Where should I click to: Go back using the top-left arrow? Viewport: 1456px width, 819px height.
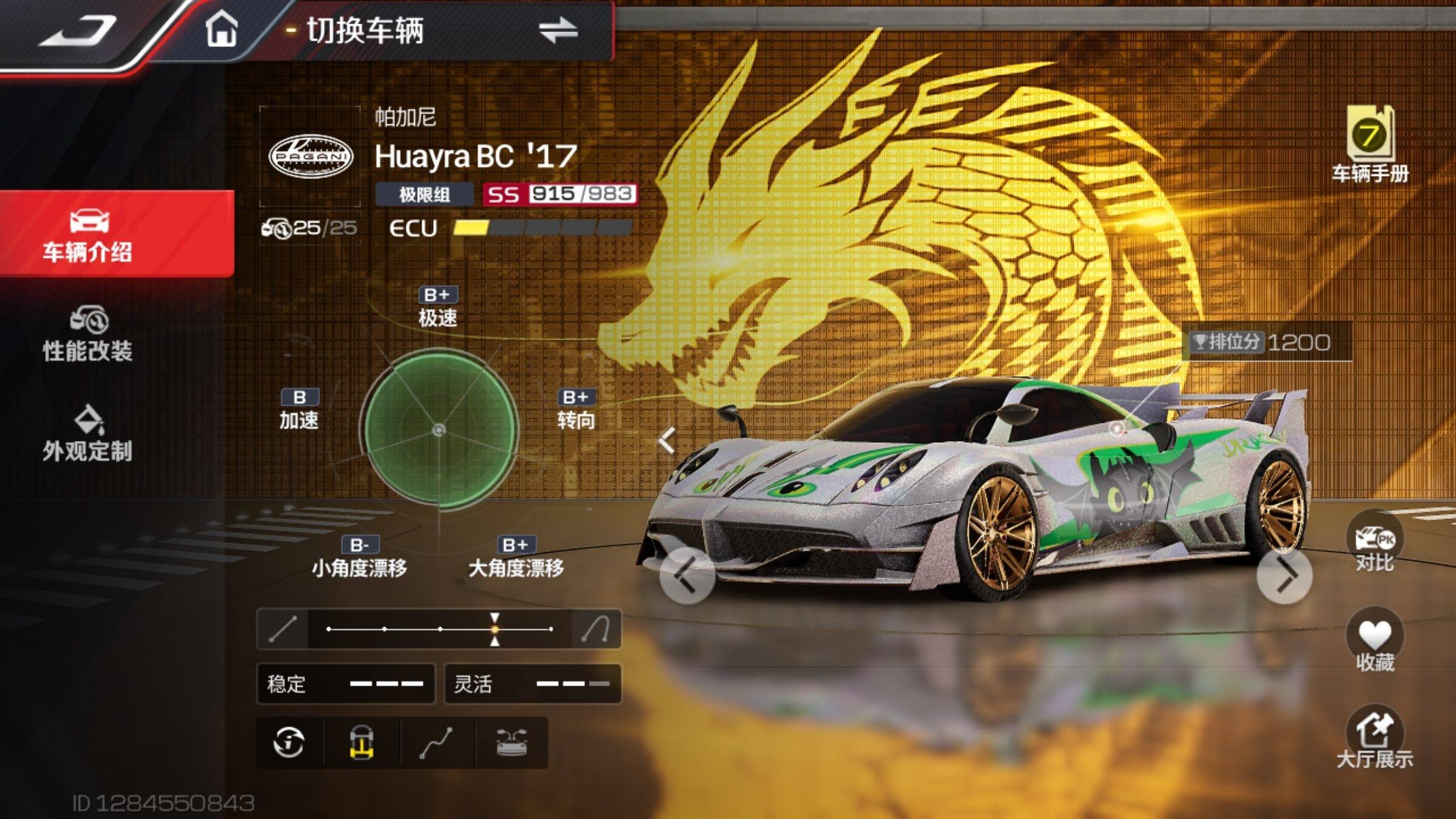pos(79,32)
